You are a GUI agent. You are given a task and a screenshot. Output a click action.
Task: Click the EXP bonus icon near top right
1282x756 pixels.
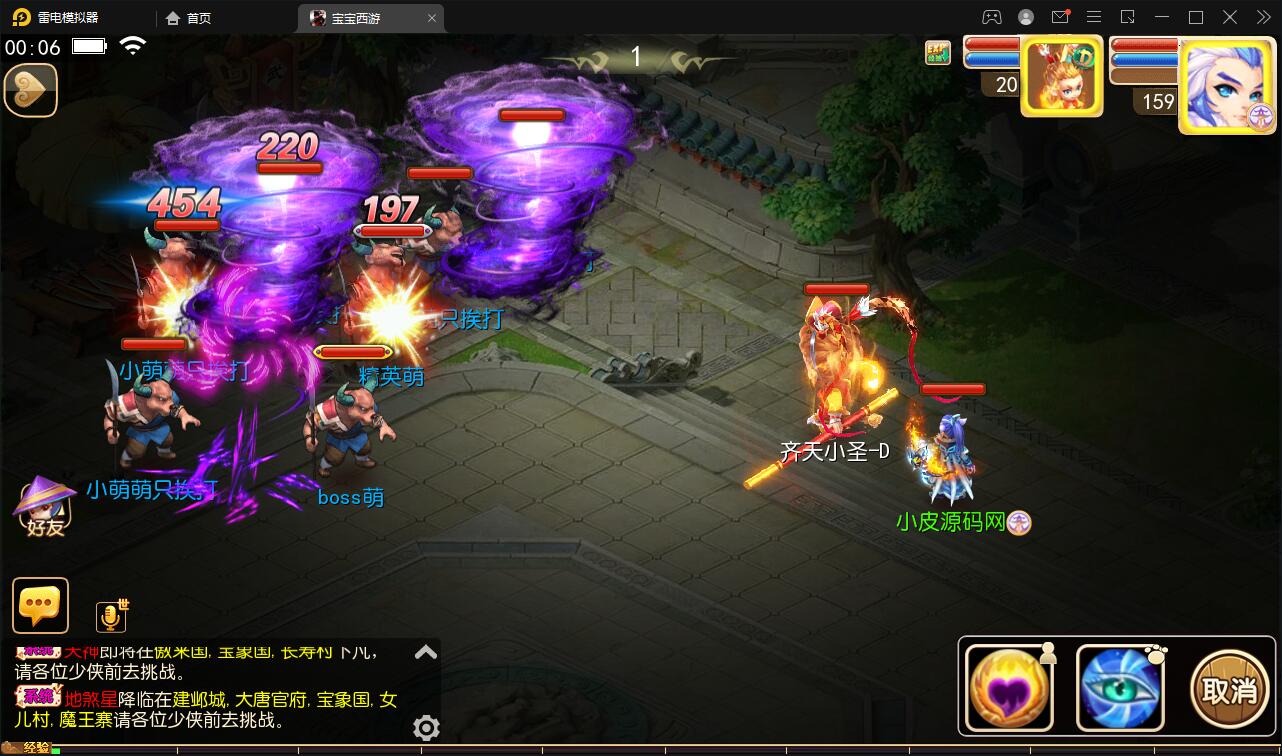tap(936, 50)
